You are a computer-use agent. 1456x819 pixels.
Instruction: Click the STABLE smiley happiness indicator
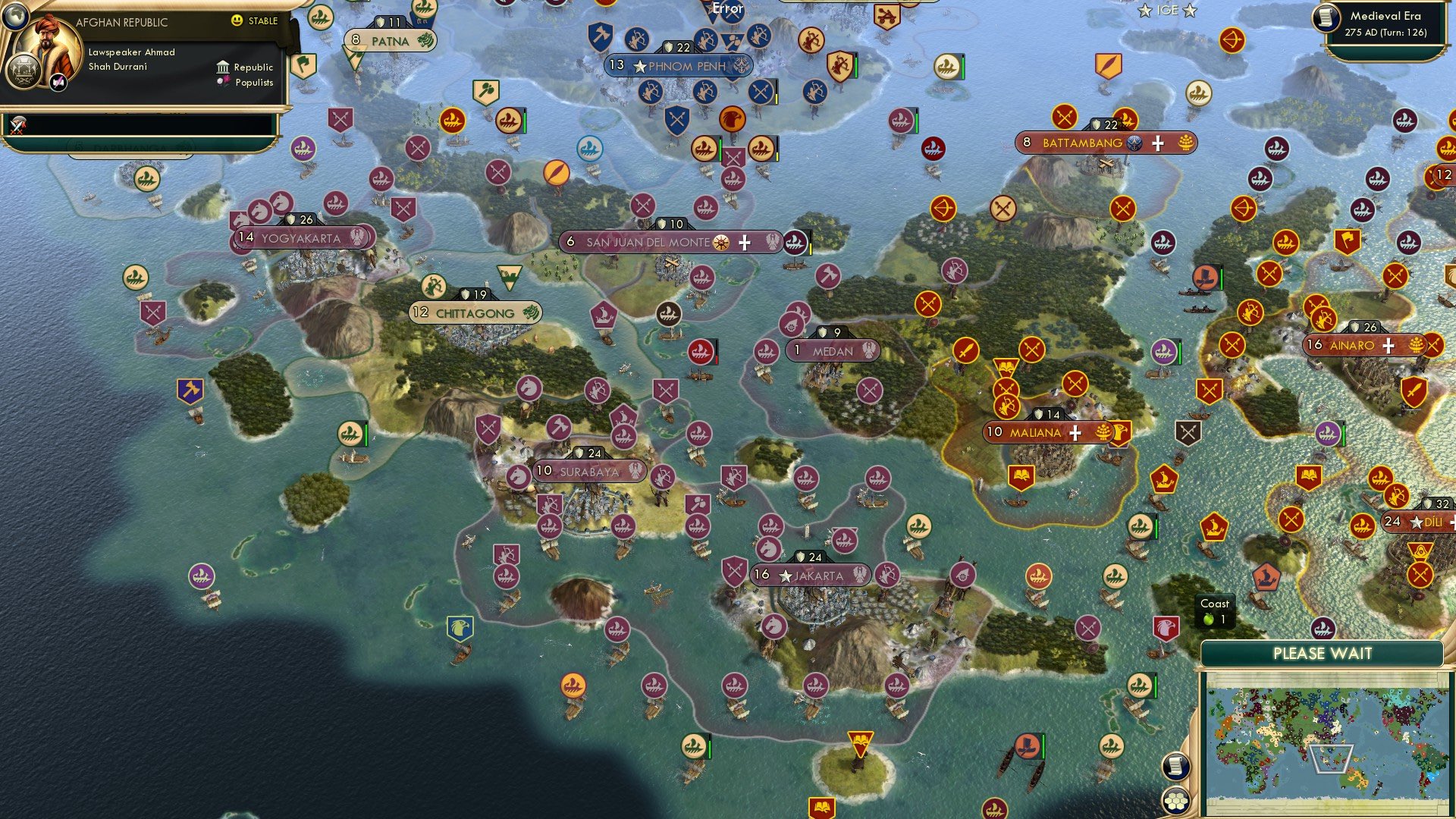[x=237, y=20]
